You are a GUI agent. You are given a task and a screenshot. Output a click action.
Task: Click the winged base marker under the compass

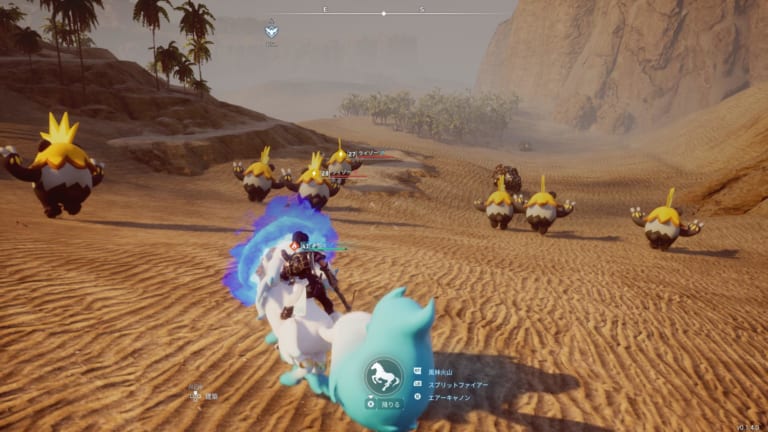[x=271, y=32]
